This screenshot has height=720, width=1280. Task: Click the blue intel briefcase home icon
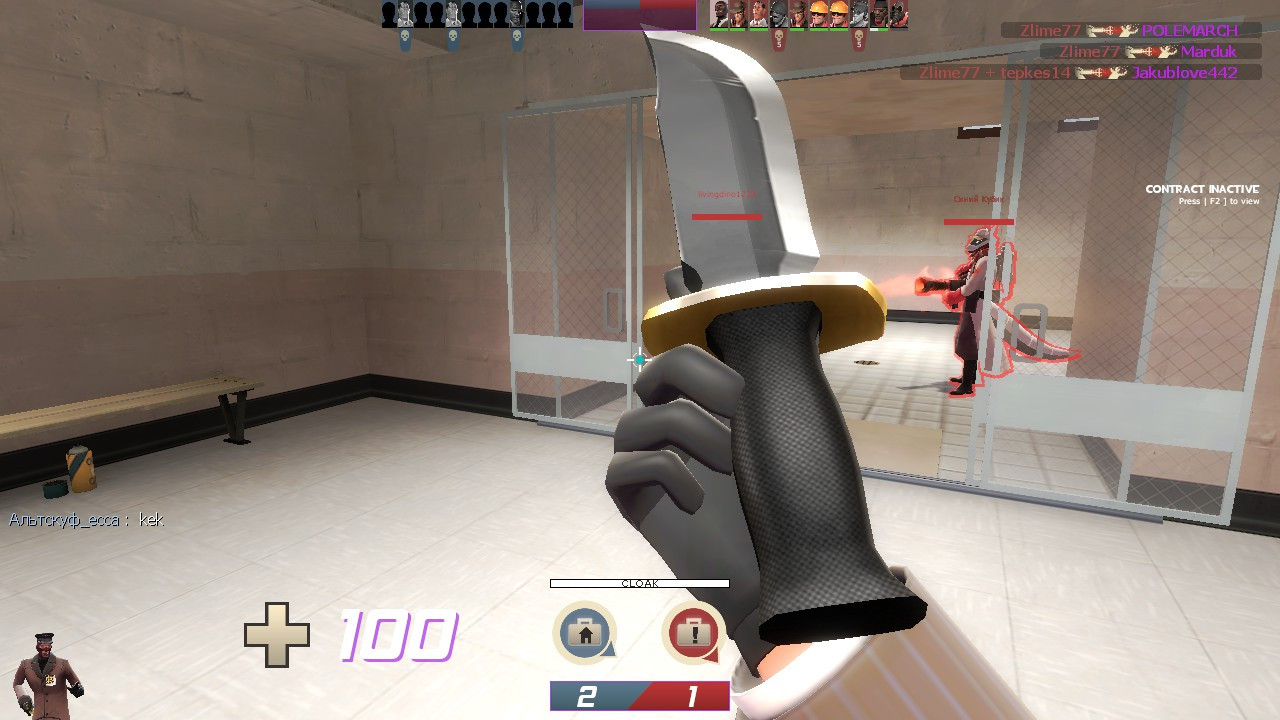click(x=583, y=631)
